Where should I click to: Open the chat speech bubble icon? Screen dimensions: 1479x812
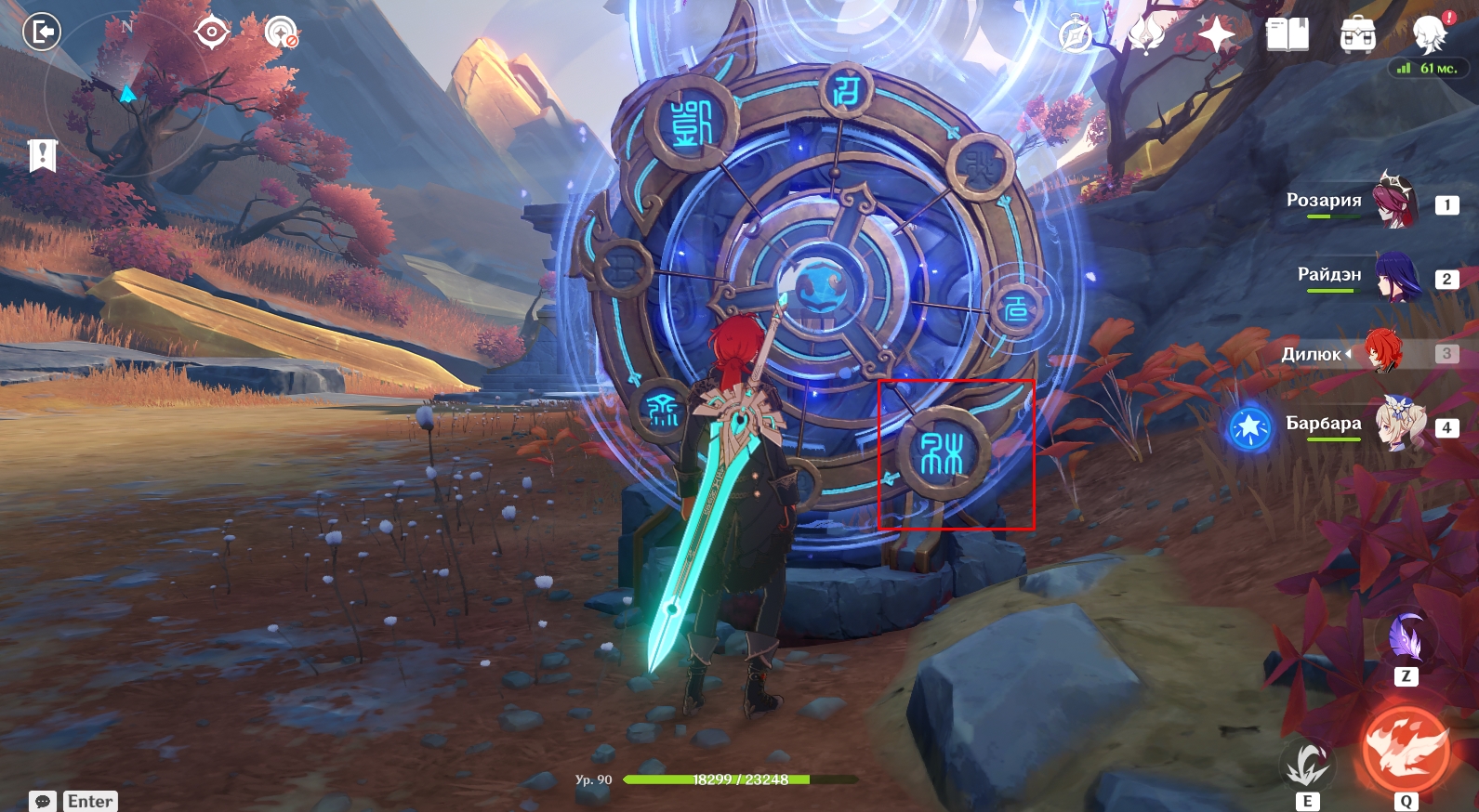click(x=43, y=801)
